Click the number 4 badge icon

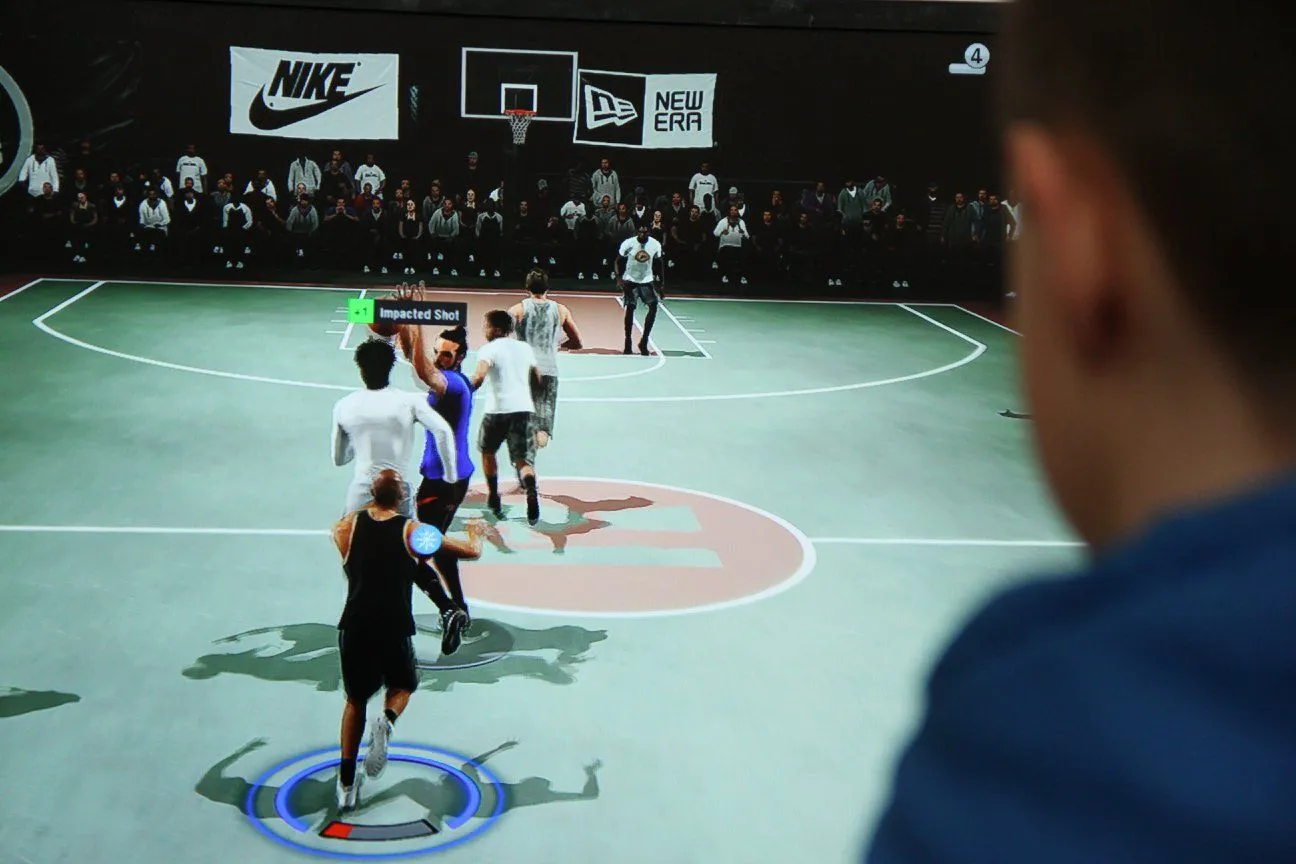975,57
